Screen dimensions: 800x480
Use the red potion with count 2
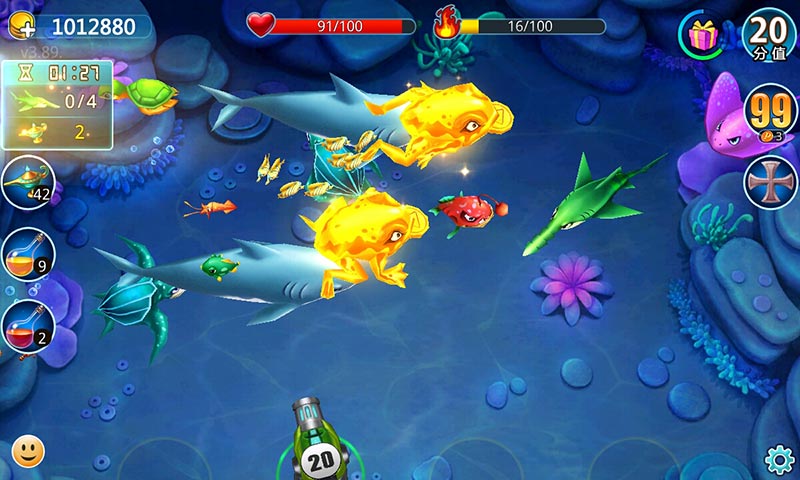(27, 327)
